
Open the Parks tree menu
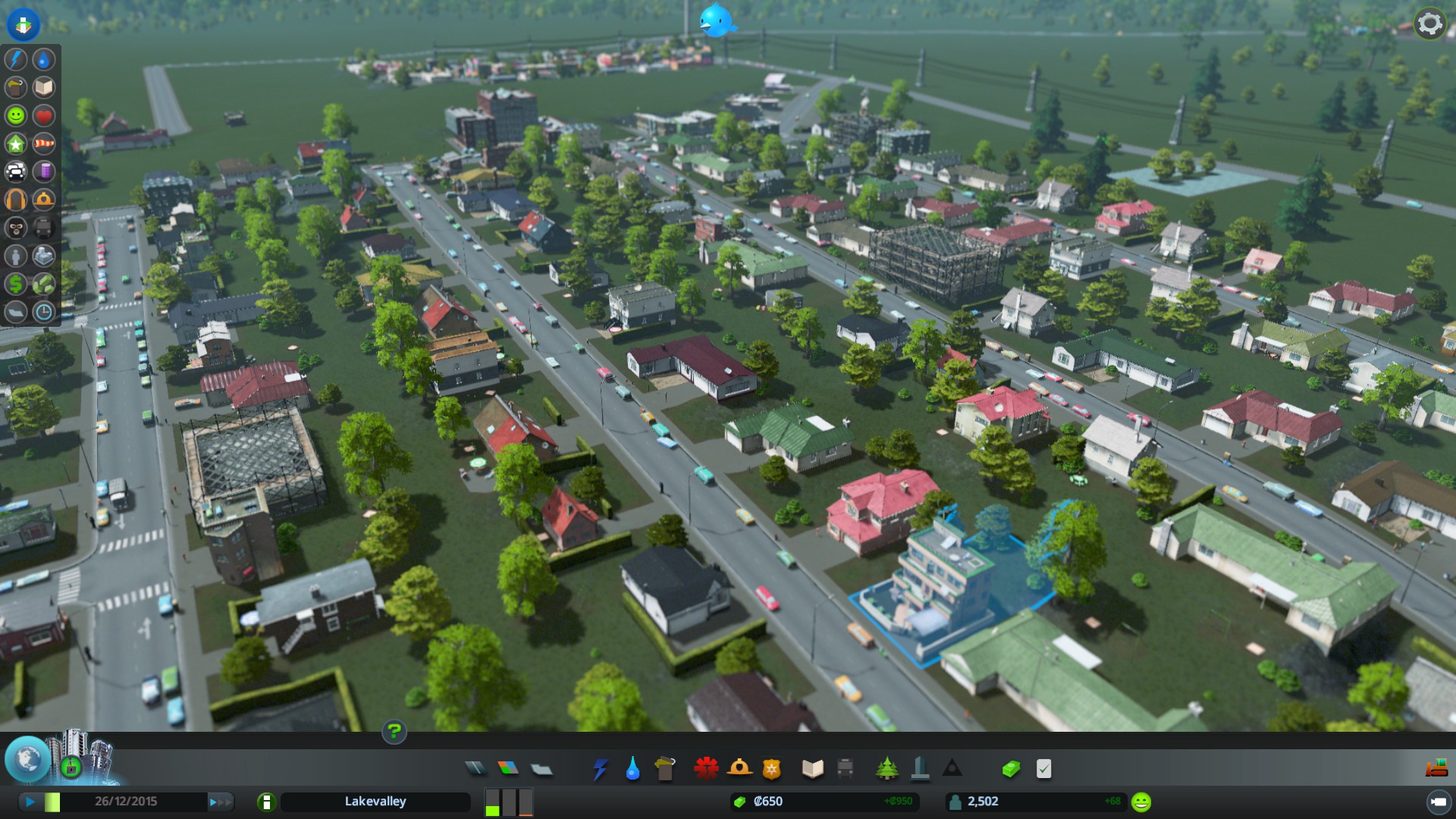point(886,769)
